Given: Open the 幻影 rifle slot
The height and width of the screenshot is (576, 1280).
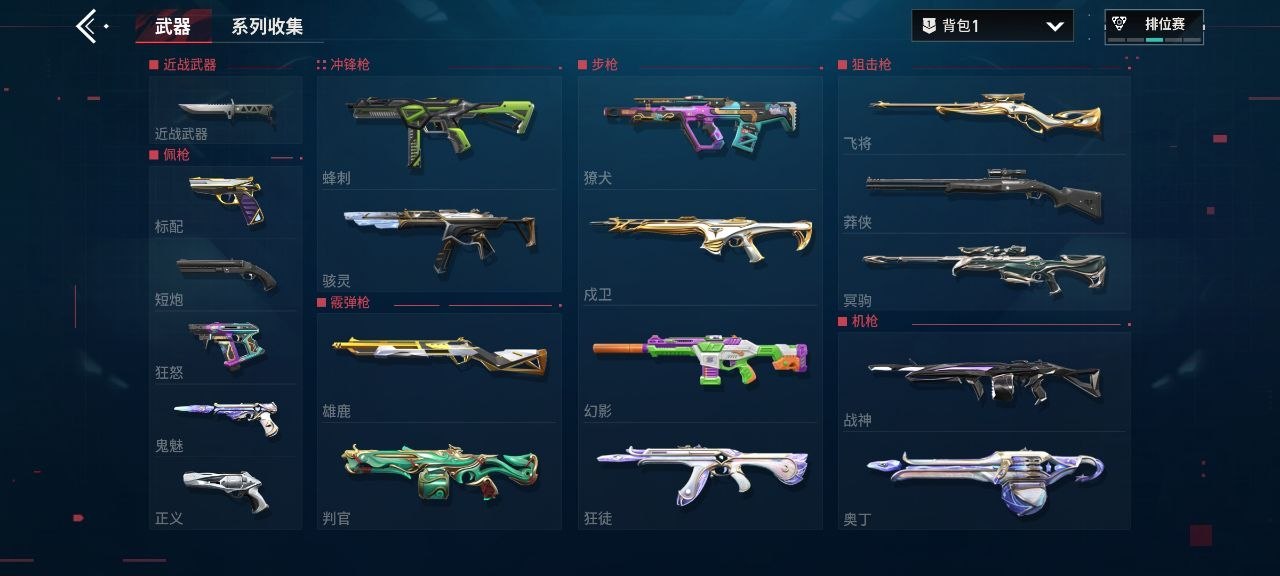Looking at the screenshot, I should pyautogui.click(x=700, y=363).
